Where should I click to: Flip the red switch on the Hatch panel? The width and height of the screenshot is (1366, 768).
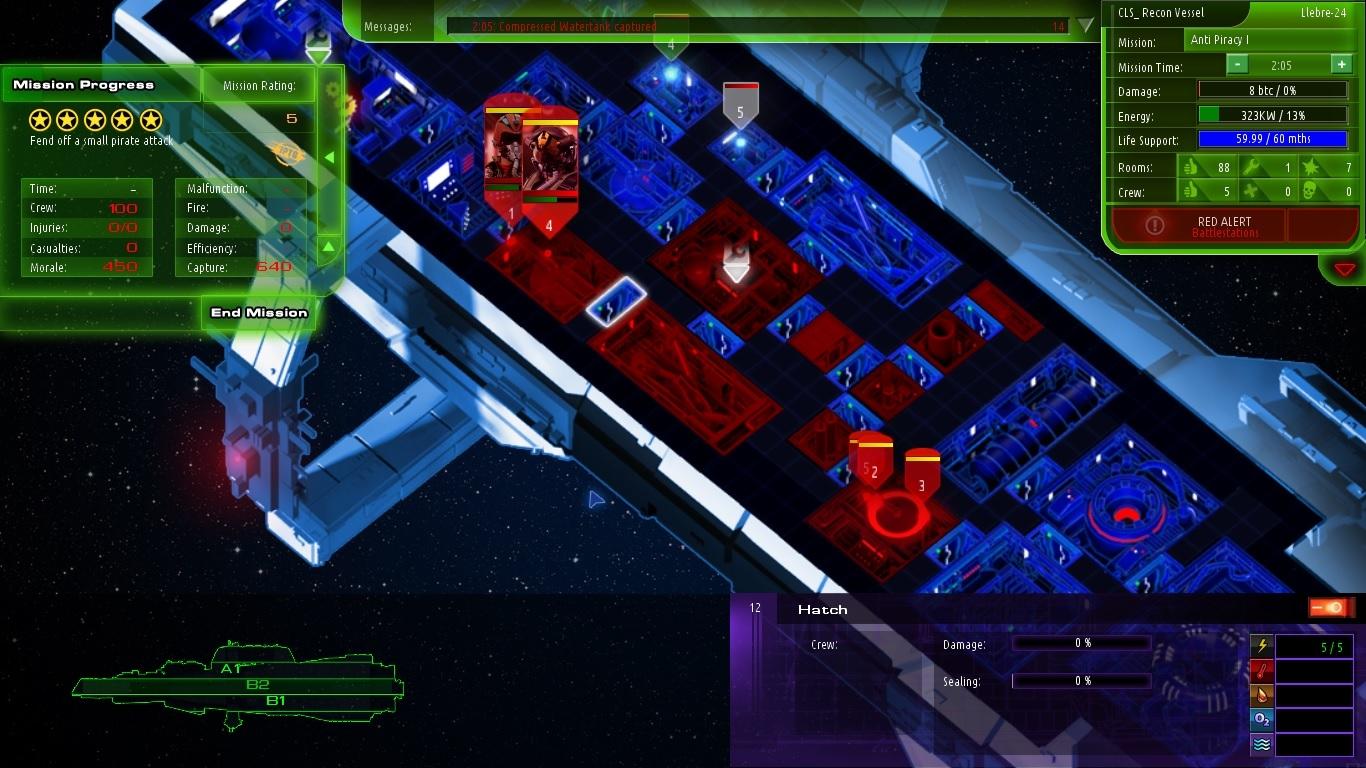tap(1330, 605)
